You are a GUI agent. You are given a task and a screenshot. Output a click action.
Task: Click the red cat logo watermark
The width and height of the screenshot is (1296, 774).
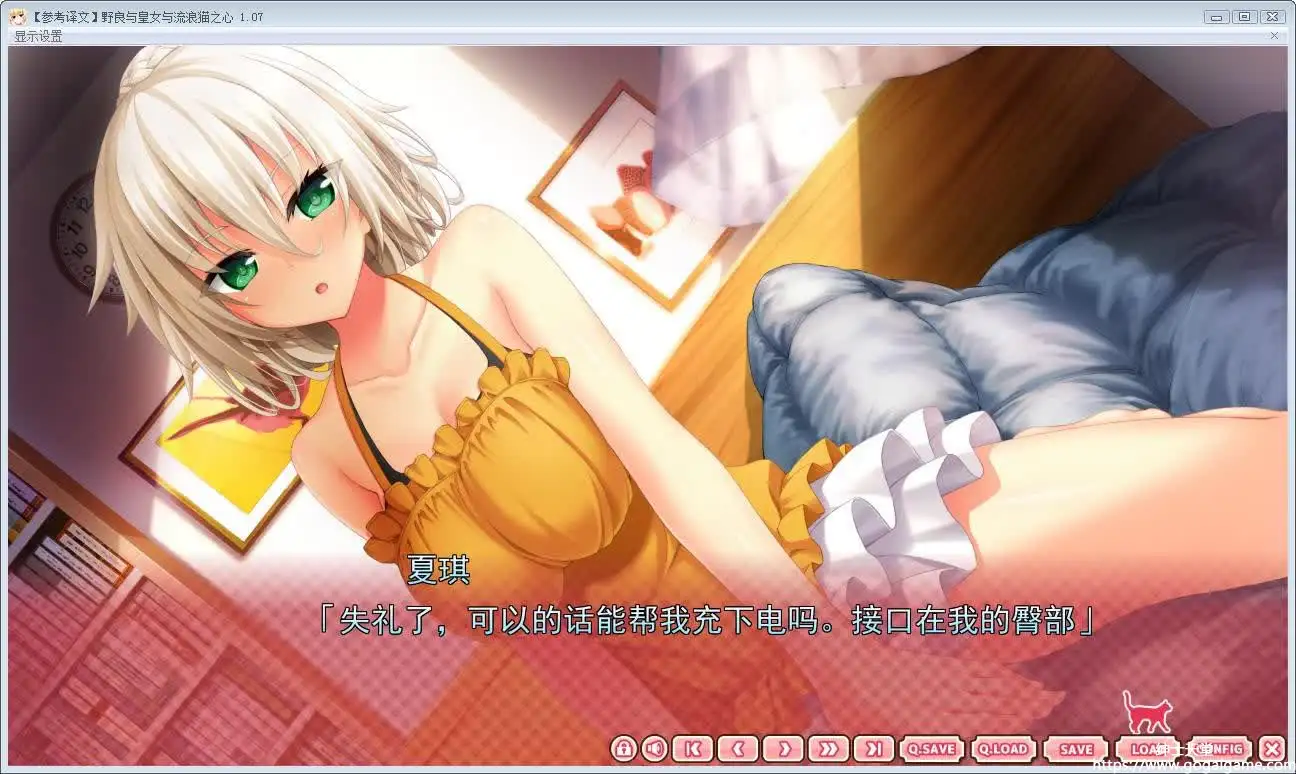tap(1146, 716)
